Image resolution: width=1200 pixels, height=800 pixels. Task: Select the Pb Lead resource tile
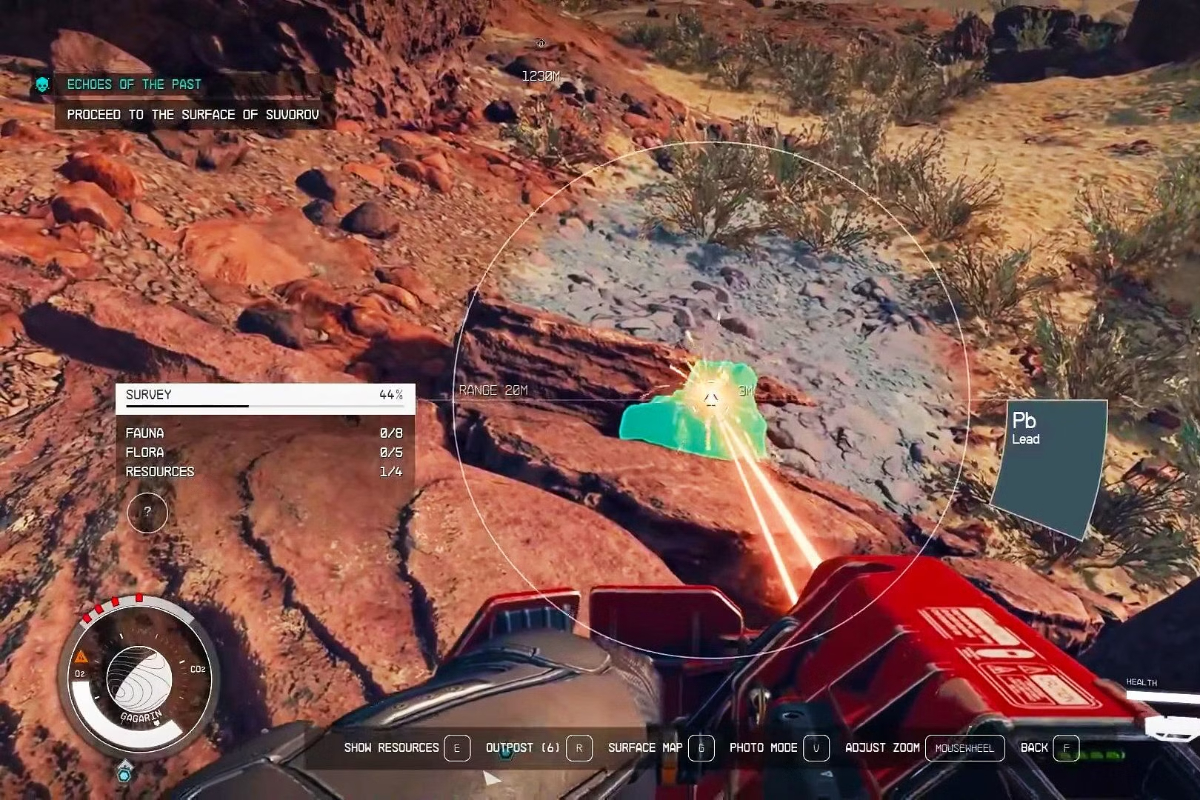[1050, 468]
